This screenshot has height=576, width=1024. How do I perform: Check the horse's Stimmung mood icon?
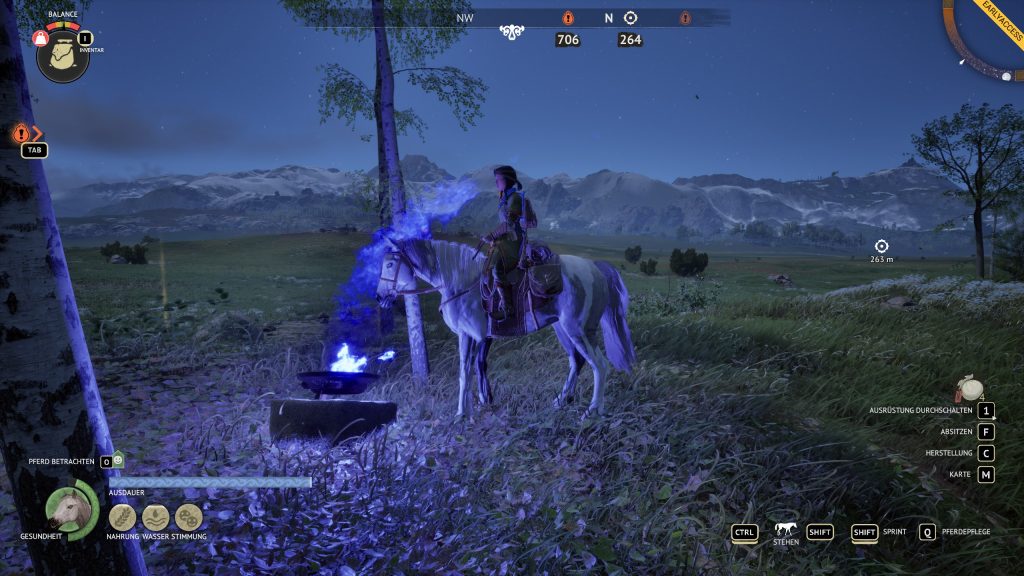(x=188, y=517)
